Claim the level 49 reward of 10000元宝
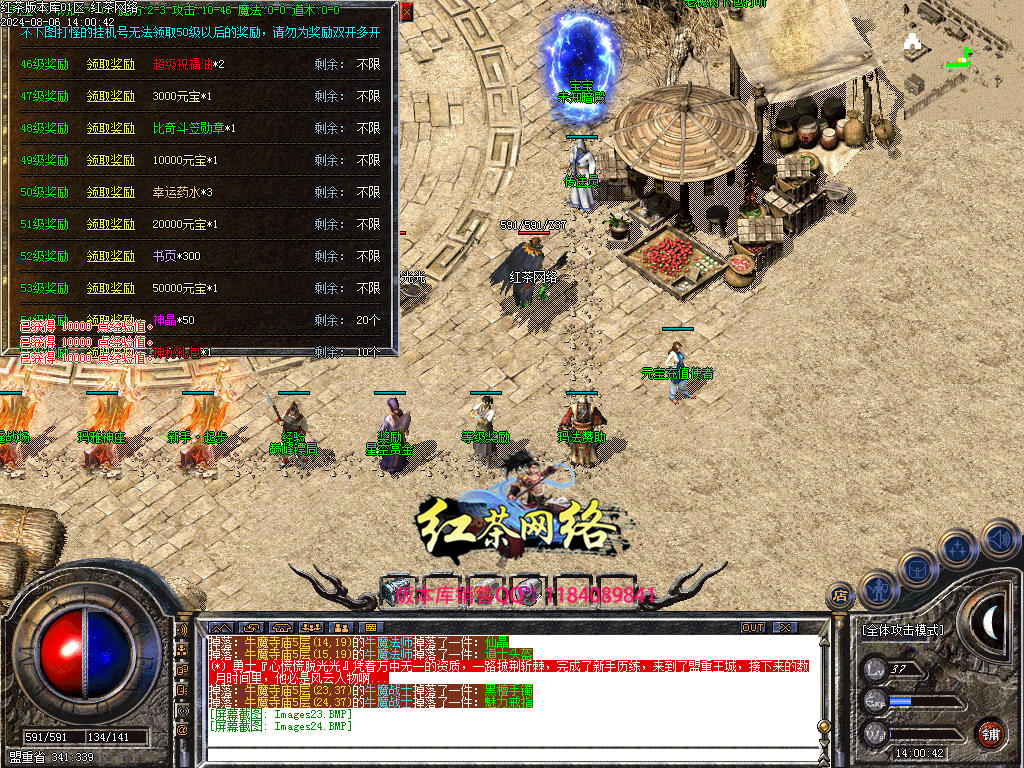Viewport: 1024px width, 768px height. [110, 160]
